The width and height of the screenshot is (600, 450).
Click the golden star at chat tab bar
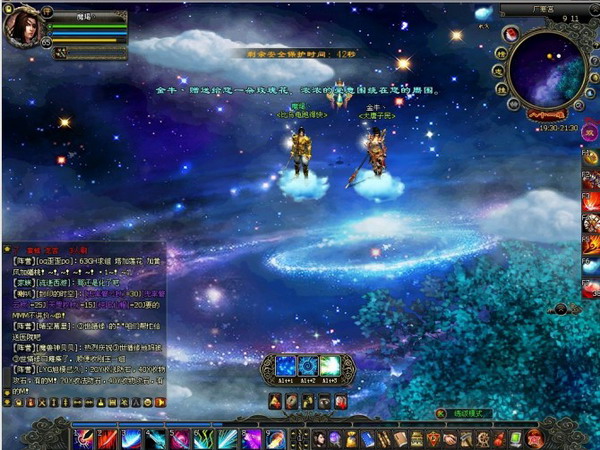tap(9, 248)
